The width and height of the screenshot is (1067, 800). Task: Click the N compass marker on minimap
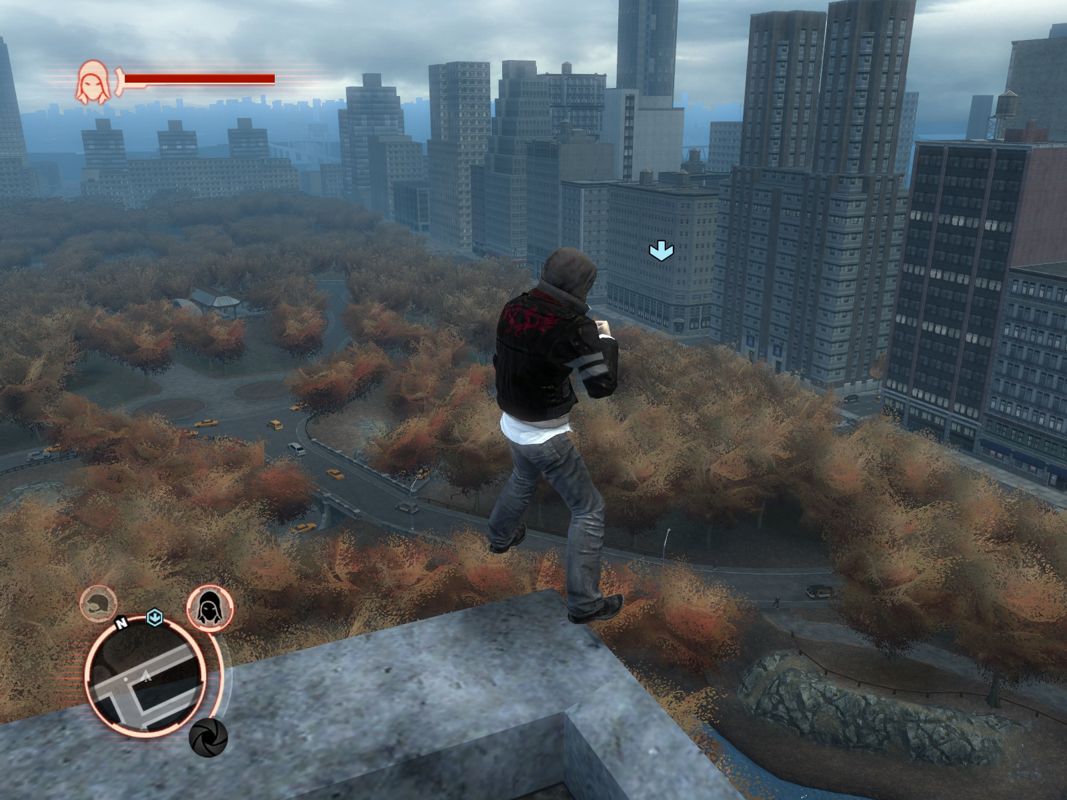coord(121,623)
